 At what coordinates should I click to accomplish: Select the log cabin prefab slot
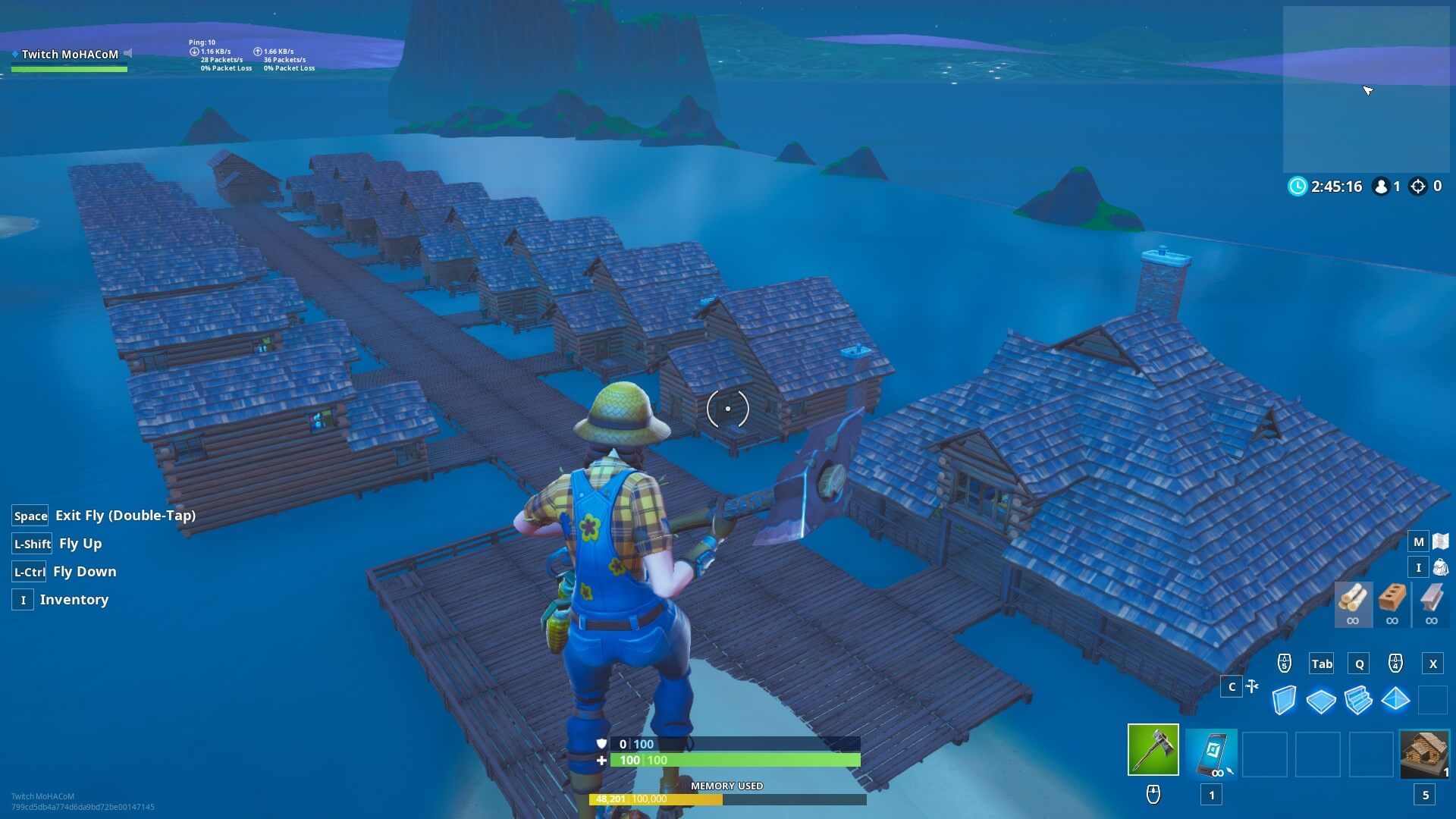1424,753
